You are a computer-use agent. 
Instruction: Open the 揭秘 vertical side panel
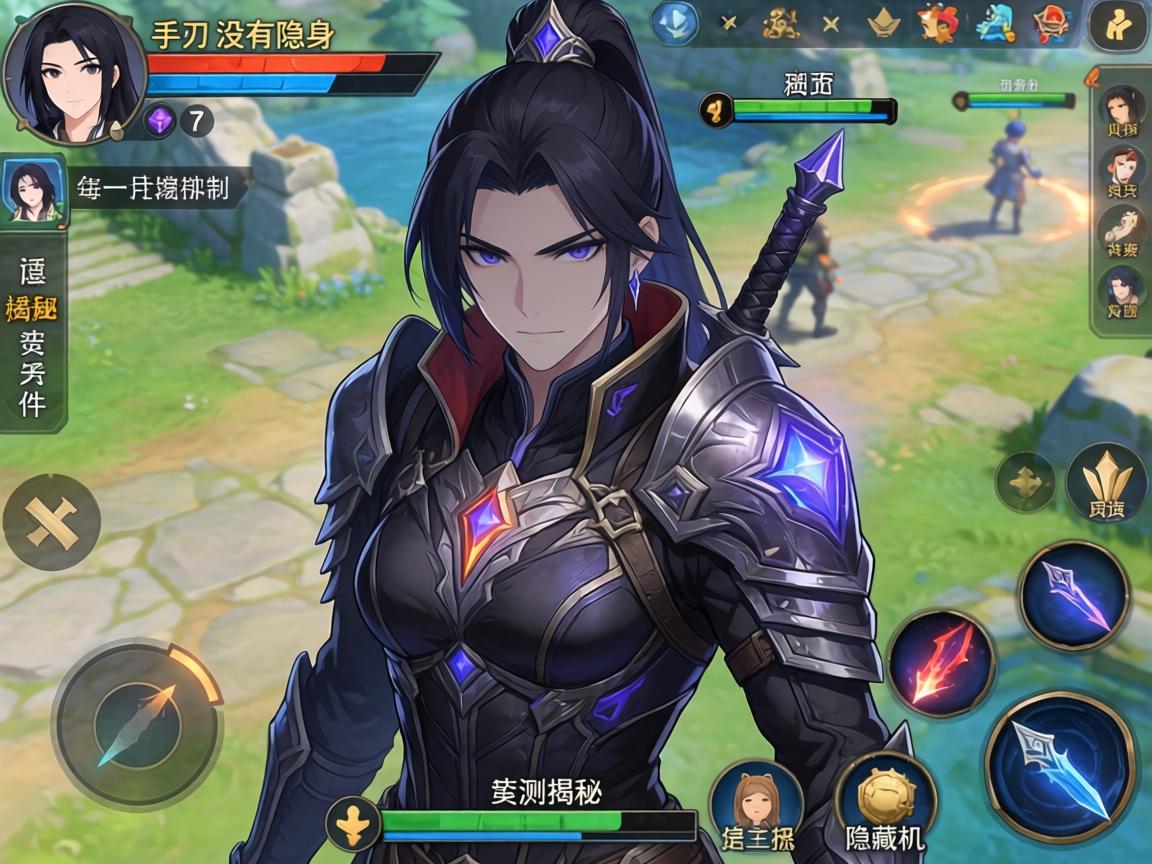point(32,335)
